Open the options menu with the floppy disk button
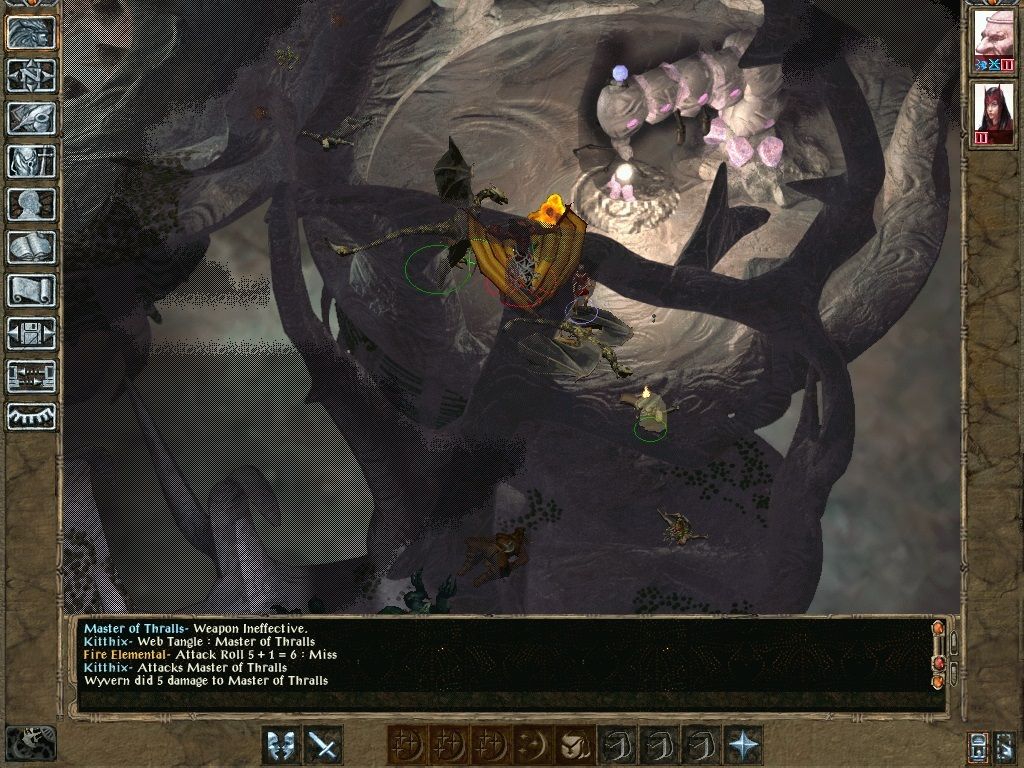 [x=30, y=333]
